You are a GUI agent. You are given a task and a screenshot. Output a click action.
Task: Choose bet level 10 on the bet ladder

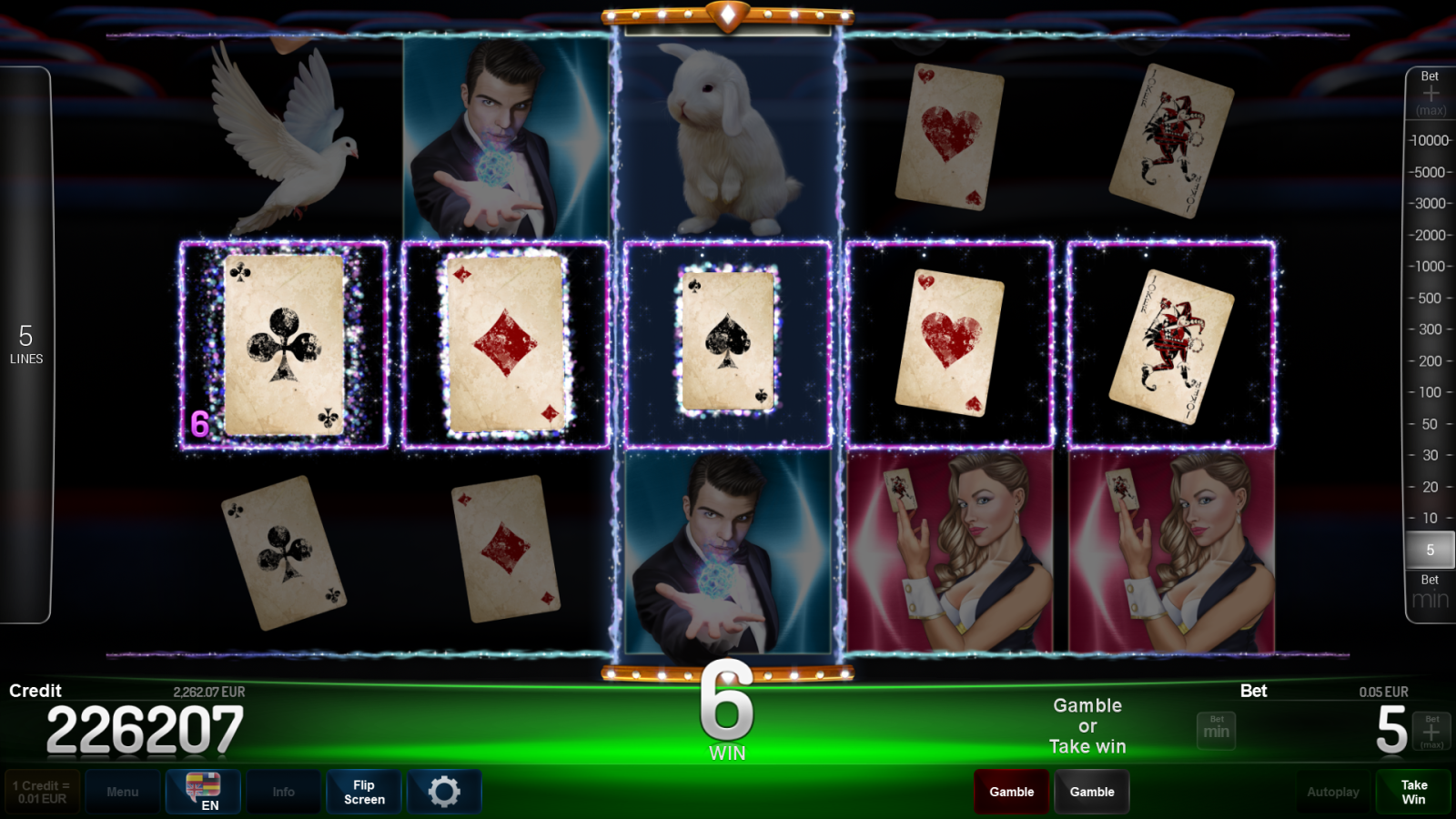tap(1431, 518)
